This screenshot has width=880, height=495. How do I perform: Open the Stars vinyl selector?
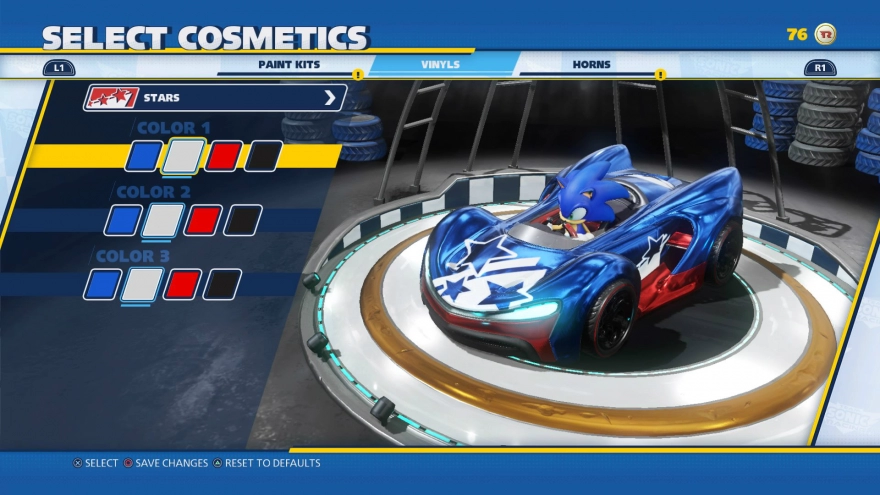tap(215, 98)
